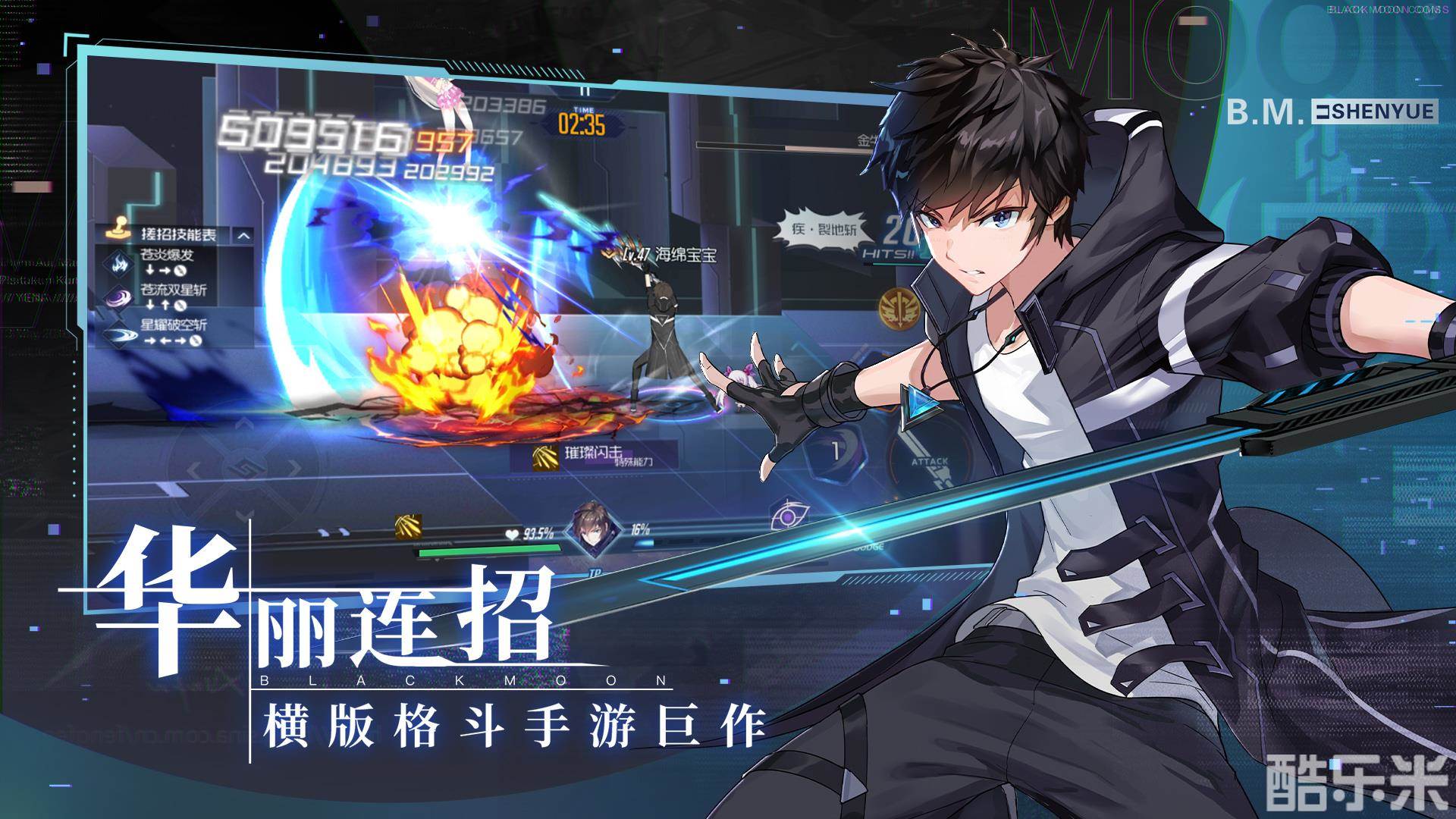Select the 苍流双星斩 vortex skill icon

click(118, 297)
